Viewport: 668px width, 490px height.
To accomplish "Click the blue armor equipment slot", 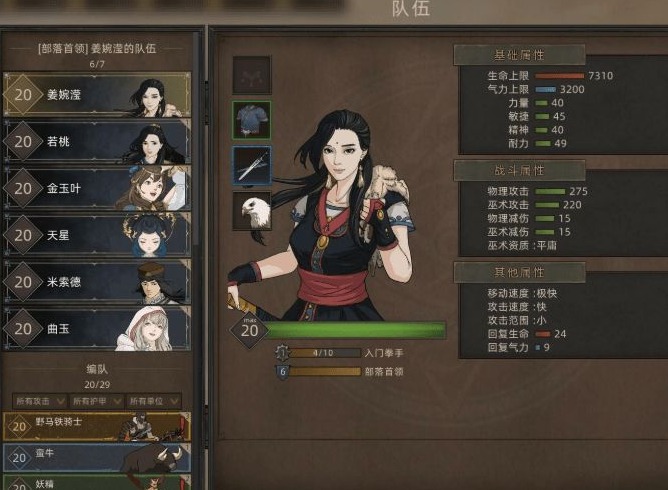I will pos(252,119).
